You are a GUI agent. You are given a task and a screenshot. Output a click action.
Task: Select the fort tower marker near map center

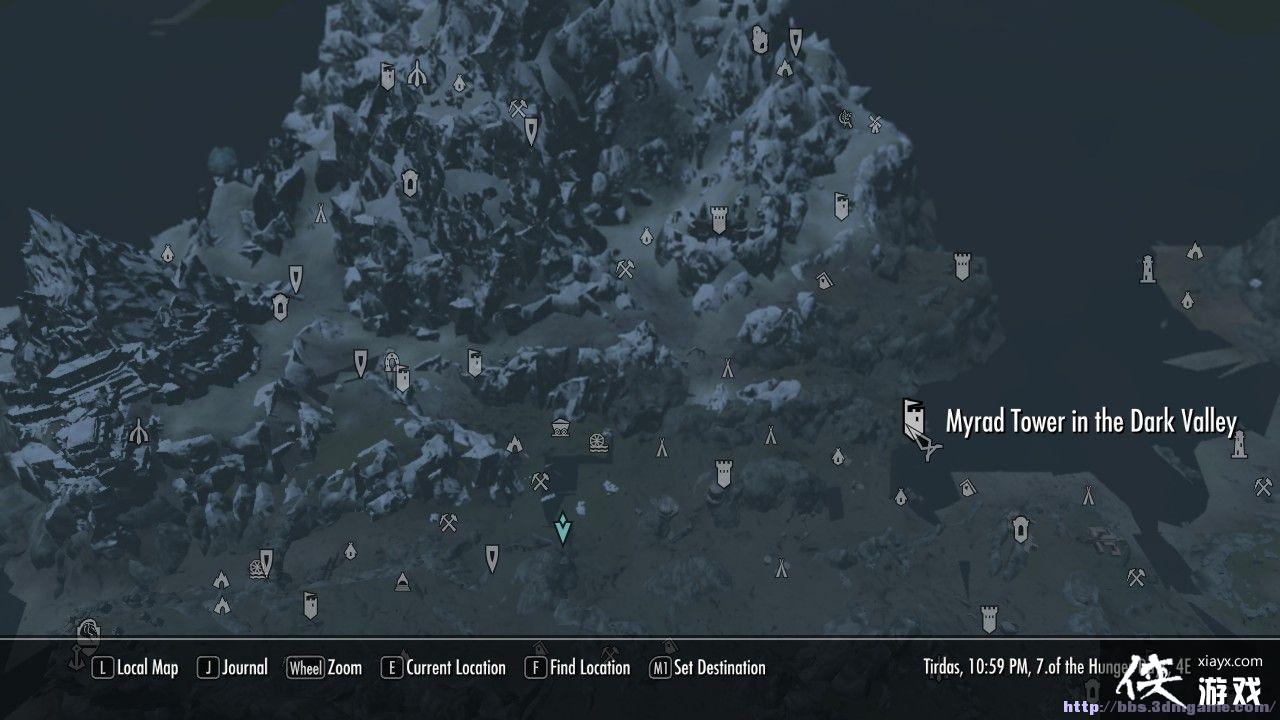coord(722,475)
